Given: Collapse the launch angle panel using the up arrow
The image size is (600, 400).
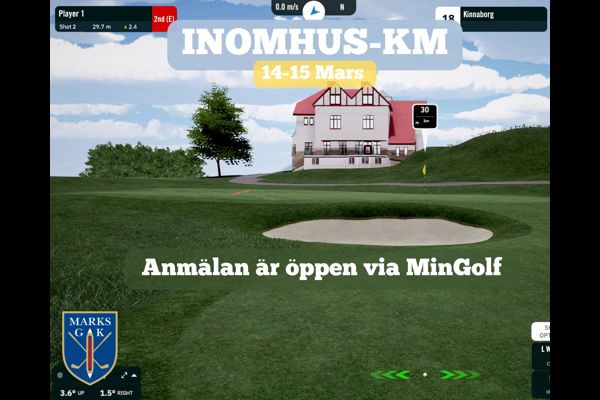Looking at the screenshot, I should coord(134,376).
